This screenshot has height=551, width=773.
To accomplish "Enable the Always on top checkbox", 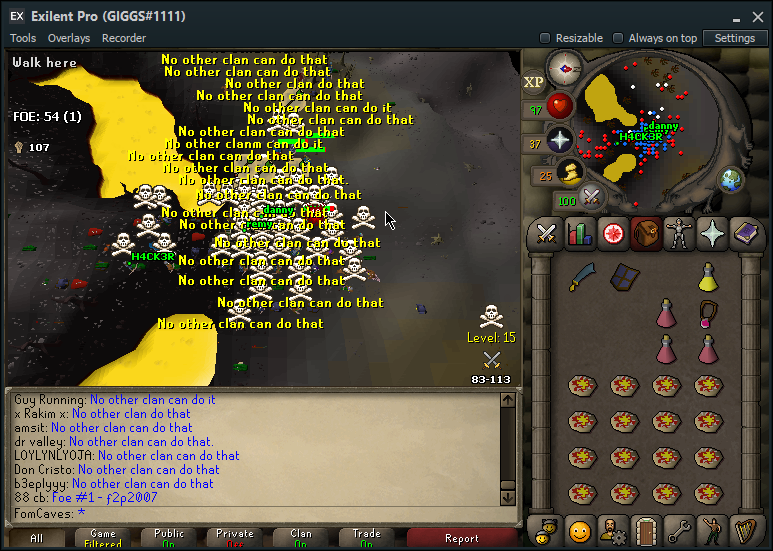I will (618, 38).
